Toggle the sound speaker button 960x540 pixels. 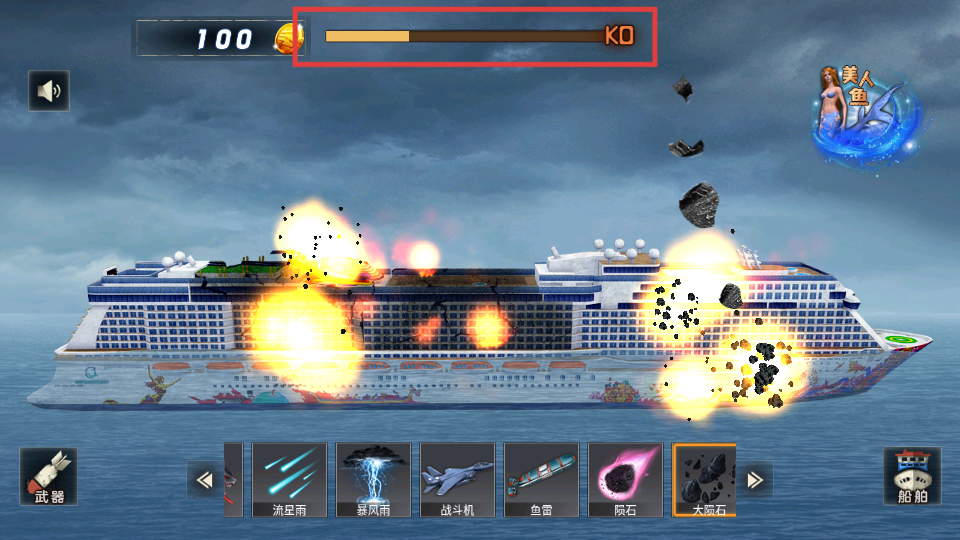pyautogui.click(x=49, y=91)
